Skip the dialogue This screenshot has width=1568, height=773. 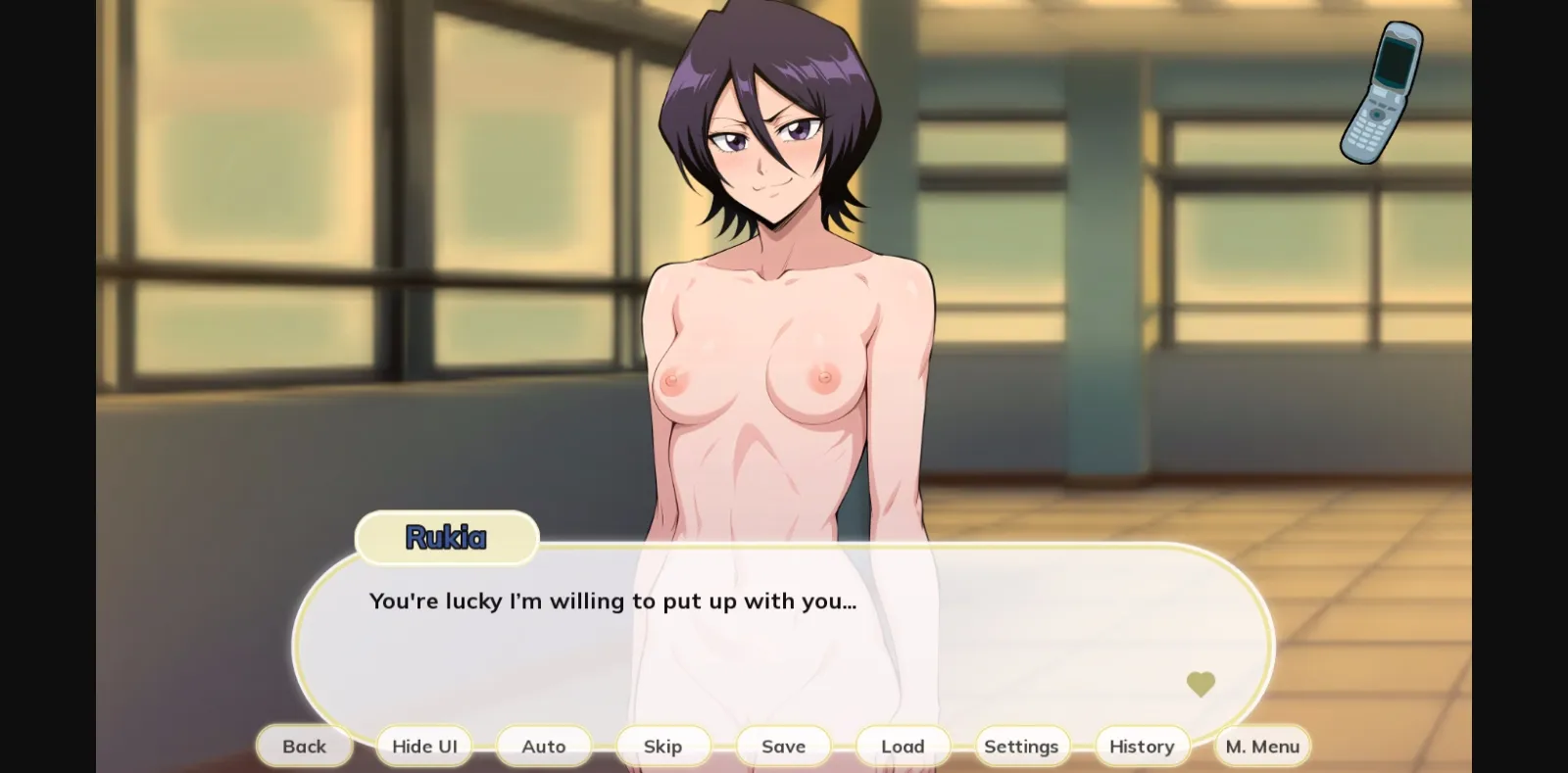pyautogui.click(x=663, y=747)
